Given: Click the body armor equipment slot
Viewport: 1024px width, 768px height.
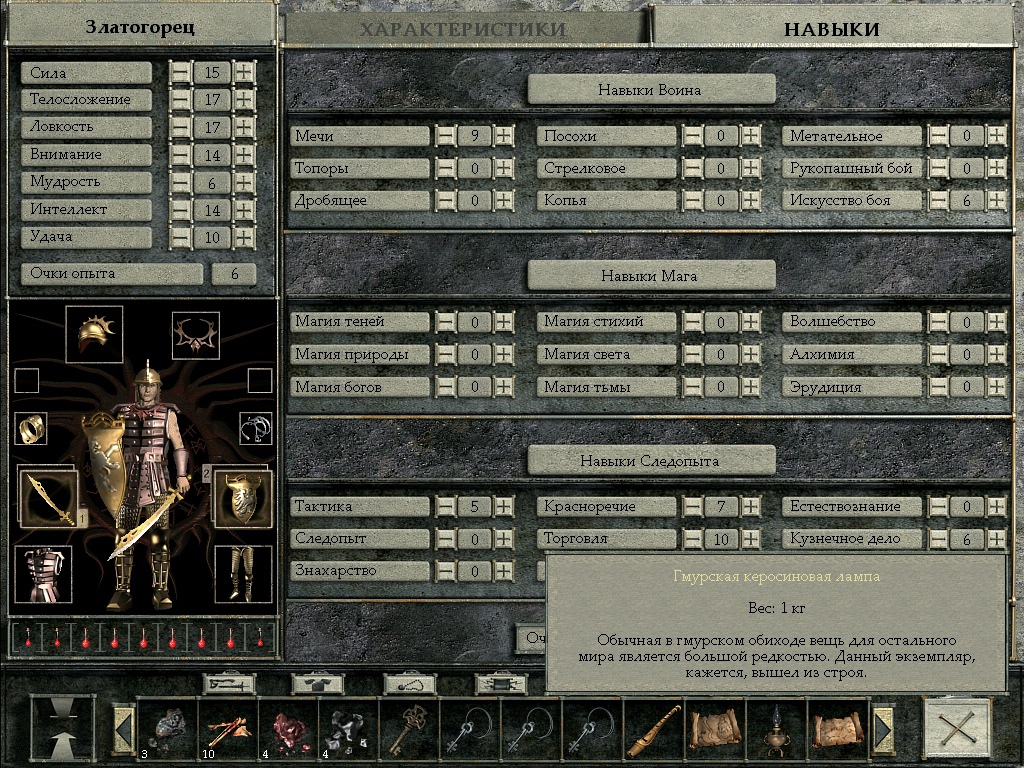Looking at the screenshot, I should pyautogui.click(x=44, y=574).
